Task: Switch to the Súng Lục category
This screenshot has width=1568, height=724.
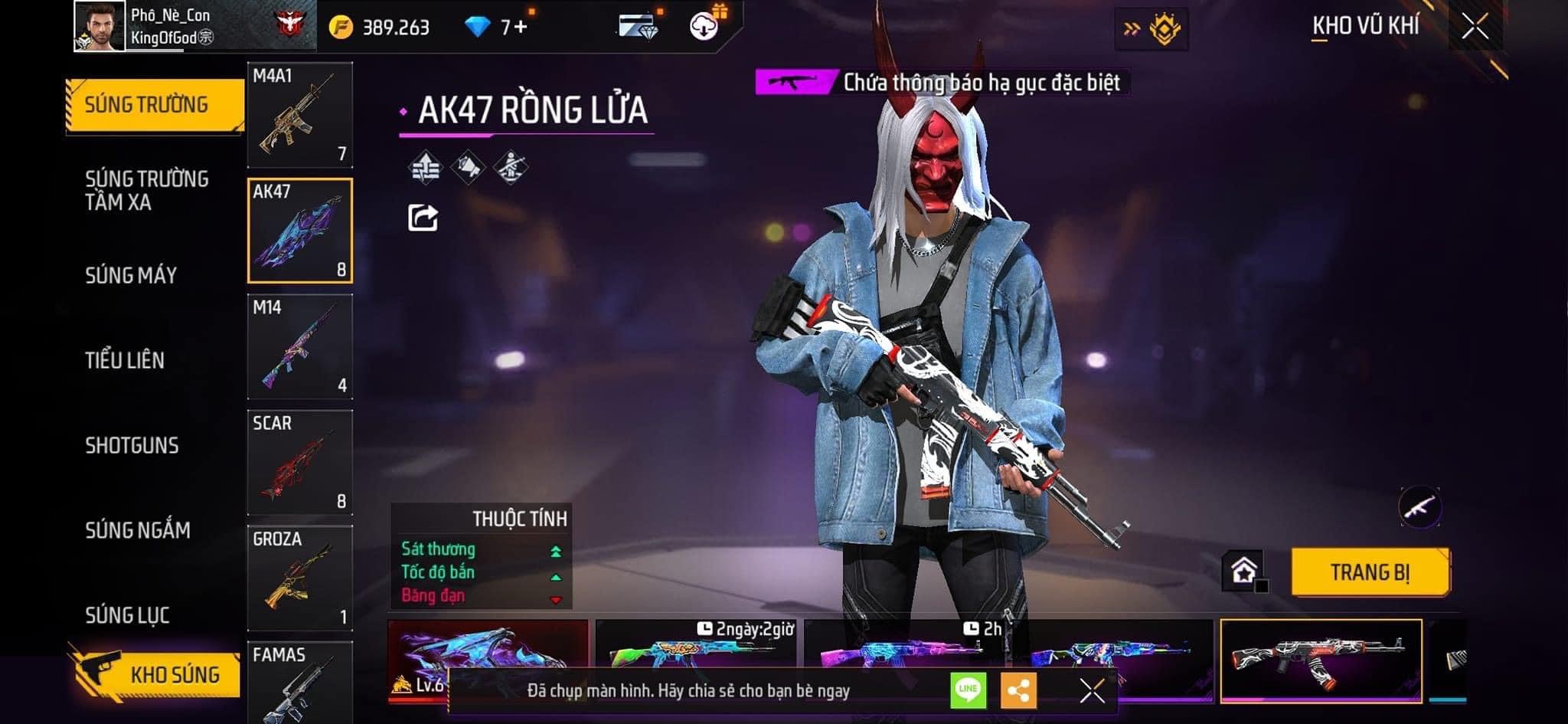Action: tap(127, 614)
